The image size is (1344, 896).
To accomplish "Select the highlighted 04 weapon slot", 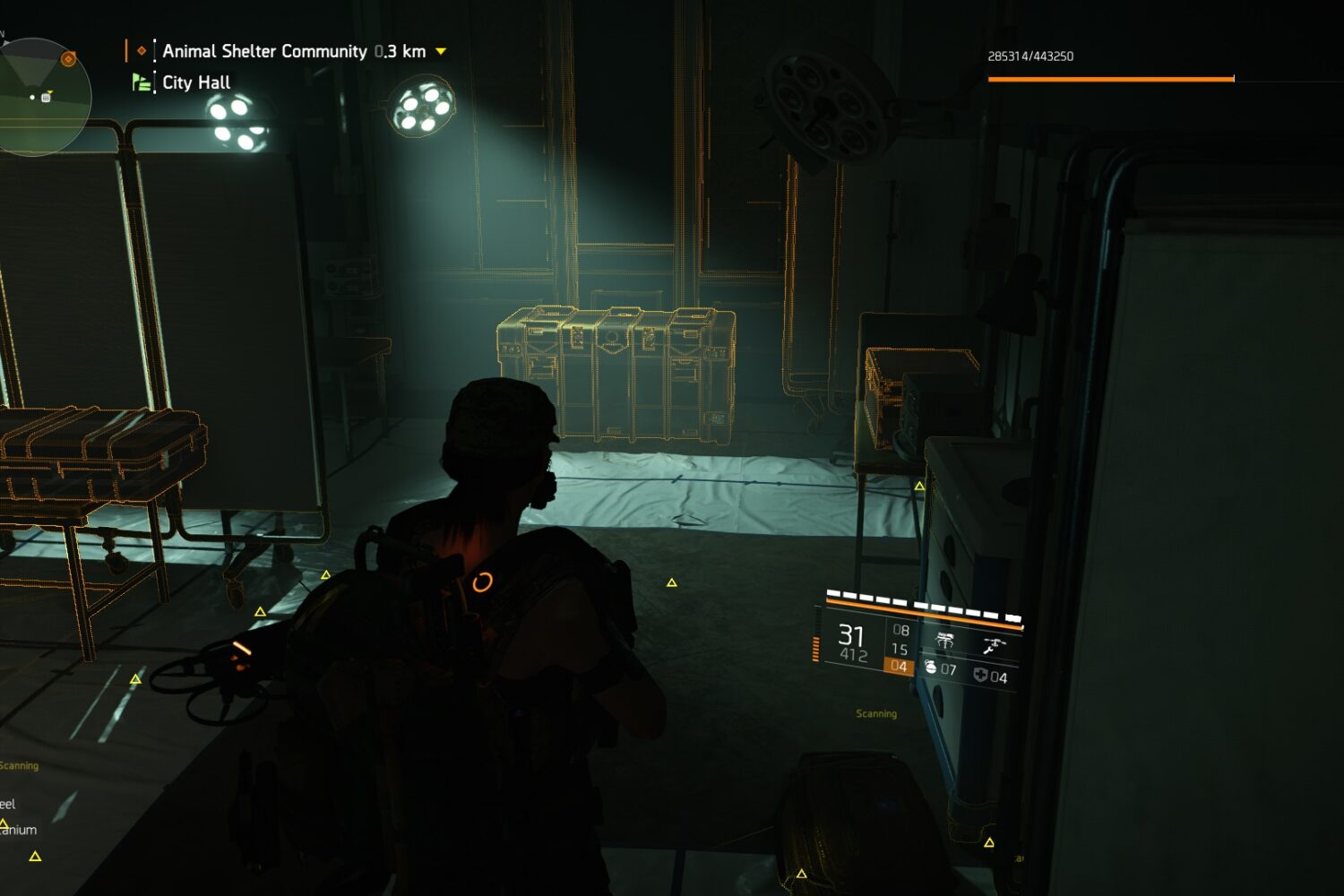I will pyautogui.click(x=899, y=667).
